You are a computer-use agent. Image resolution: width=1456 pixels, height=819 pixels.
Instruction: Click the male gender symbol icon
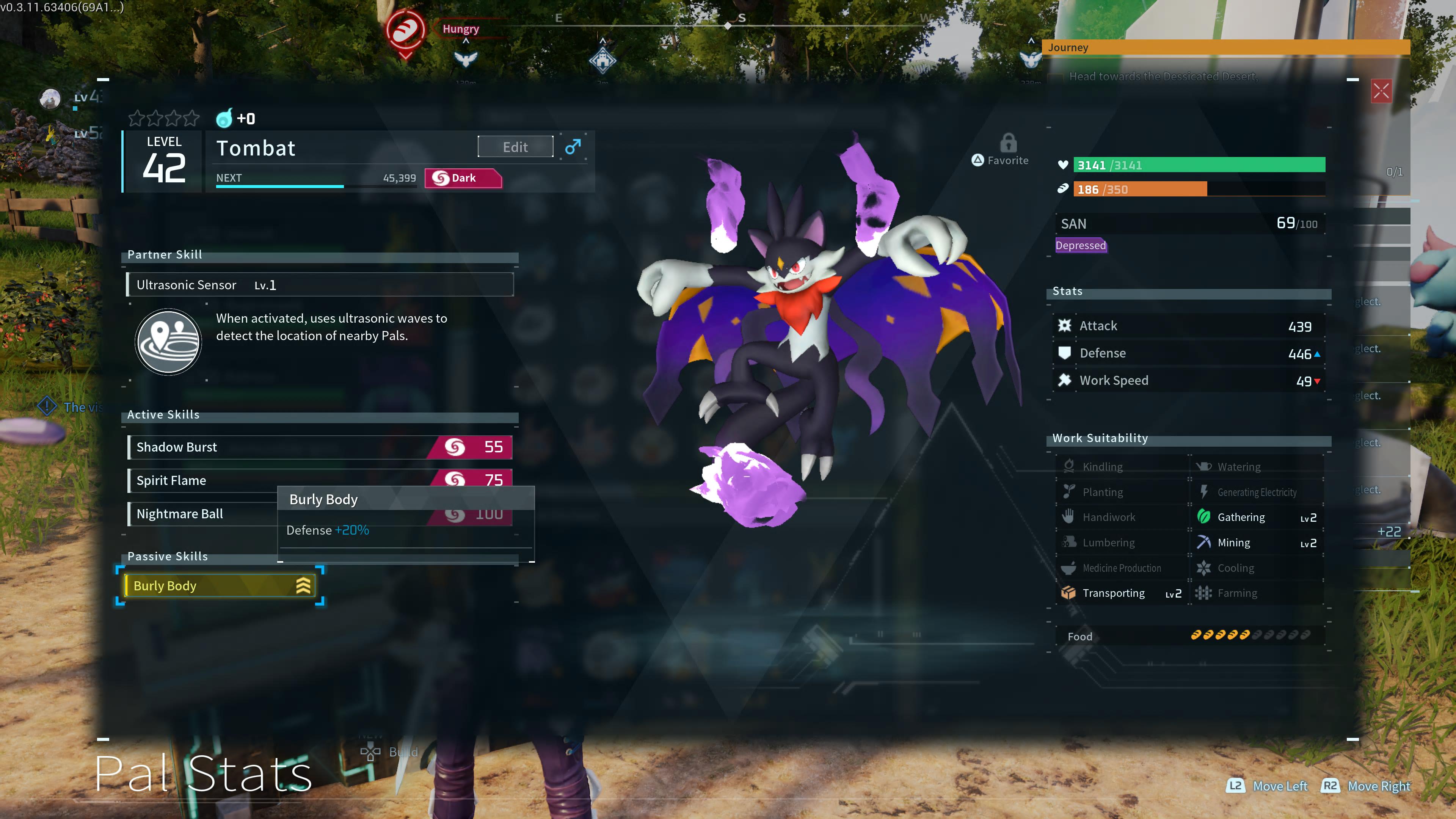pos(573,147)
